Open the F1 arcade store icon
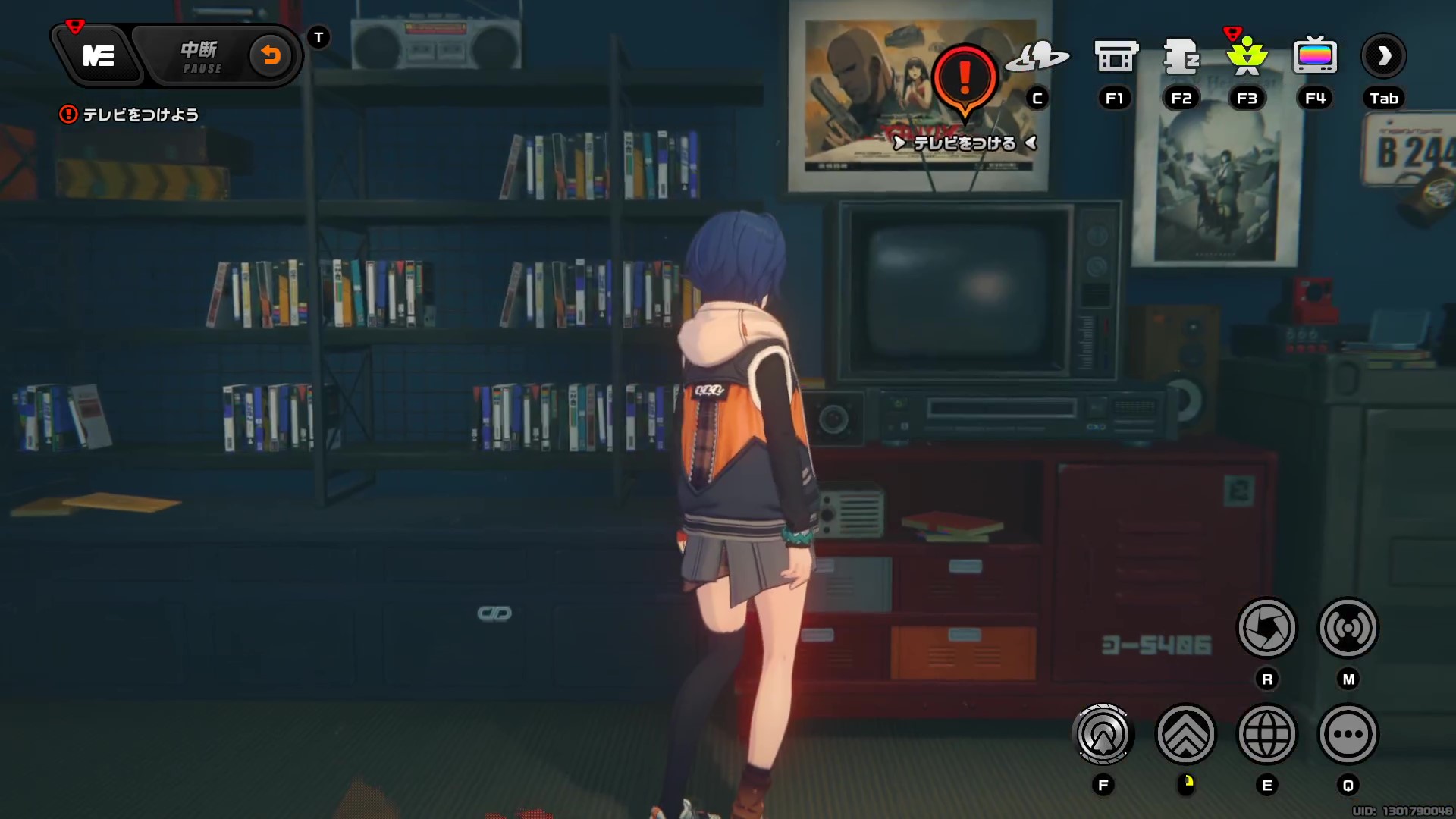Viewport: 1456px width, 819px height. pyautogui.click(x=1114, y=55)
